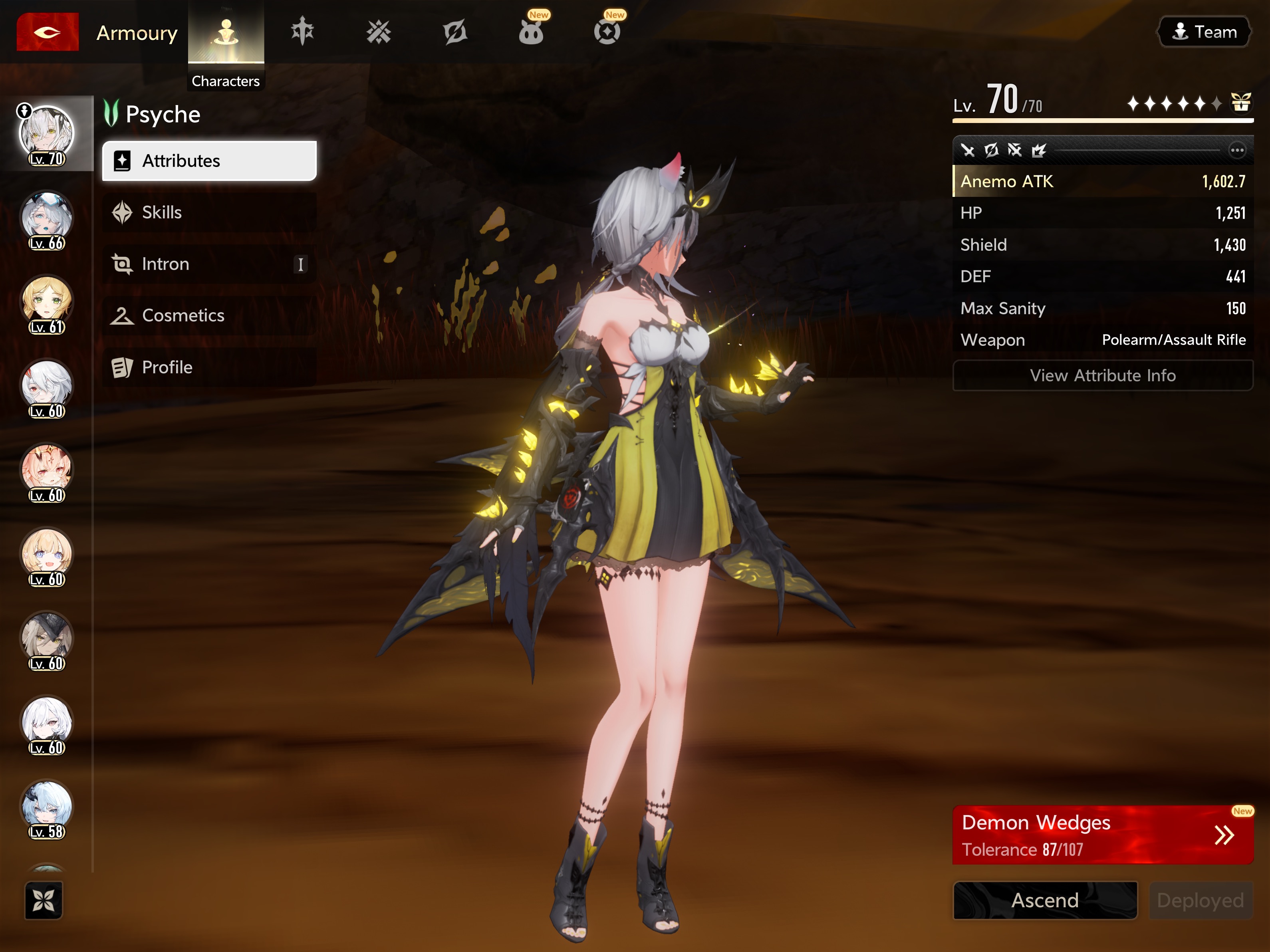The height and width of the screenshot is (952, 1270).
Task: Open the Team panel
Action: click(x=1203, y=32)
